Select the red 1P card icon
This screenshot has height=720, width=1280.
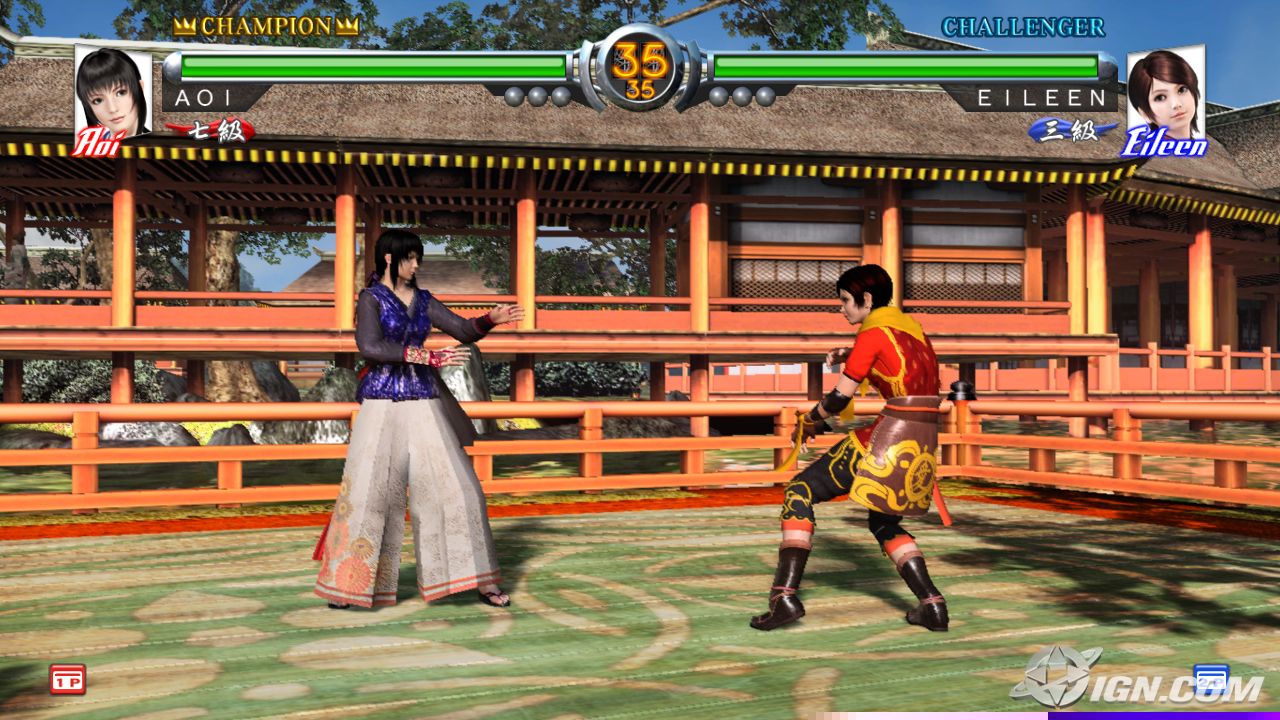(67, 678)
